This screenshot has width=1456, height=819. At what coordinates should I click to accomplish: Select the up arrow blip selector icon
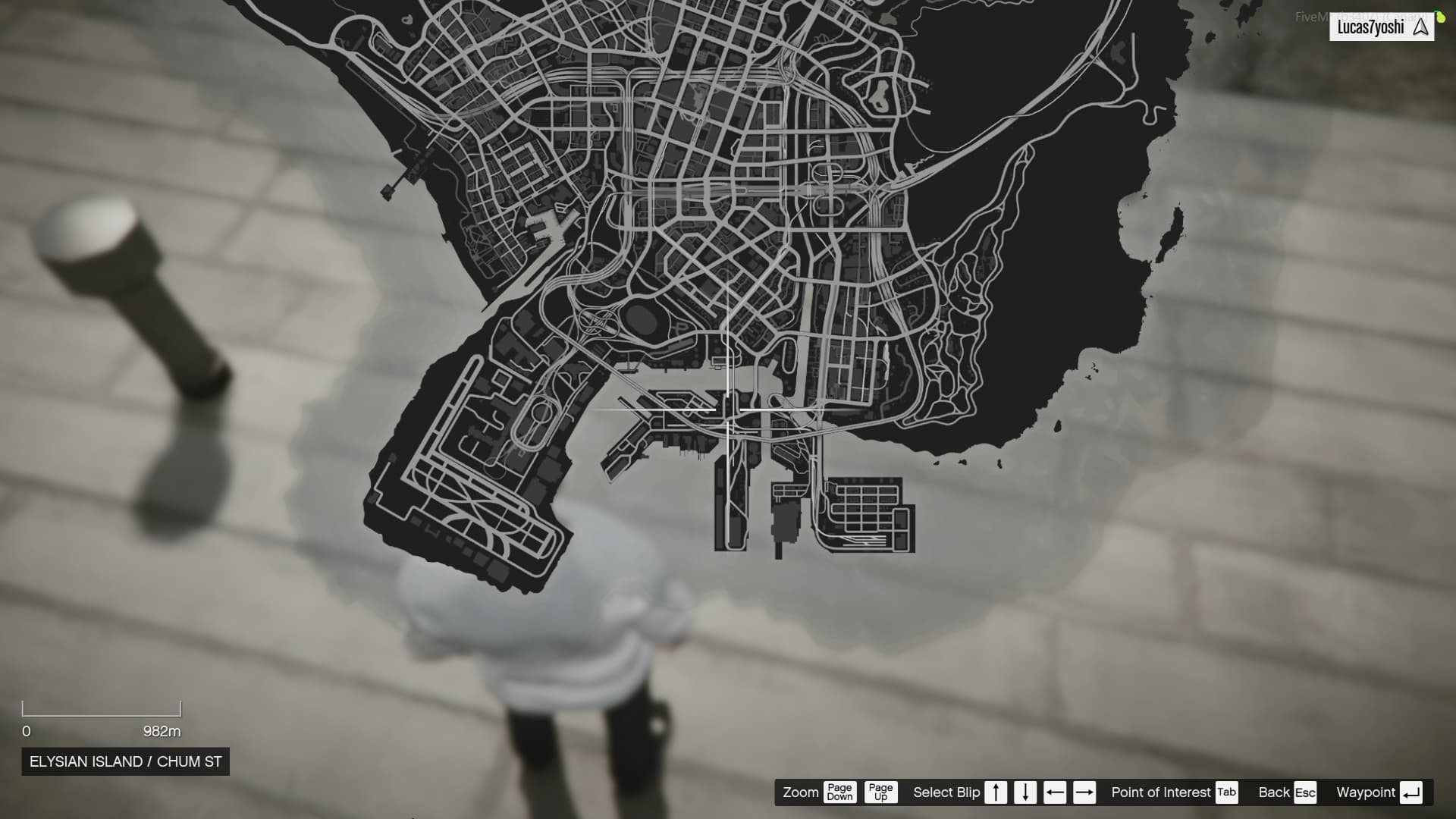tap(996, 792)
